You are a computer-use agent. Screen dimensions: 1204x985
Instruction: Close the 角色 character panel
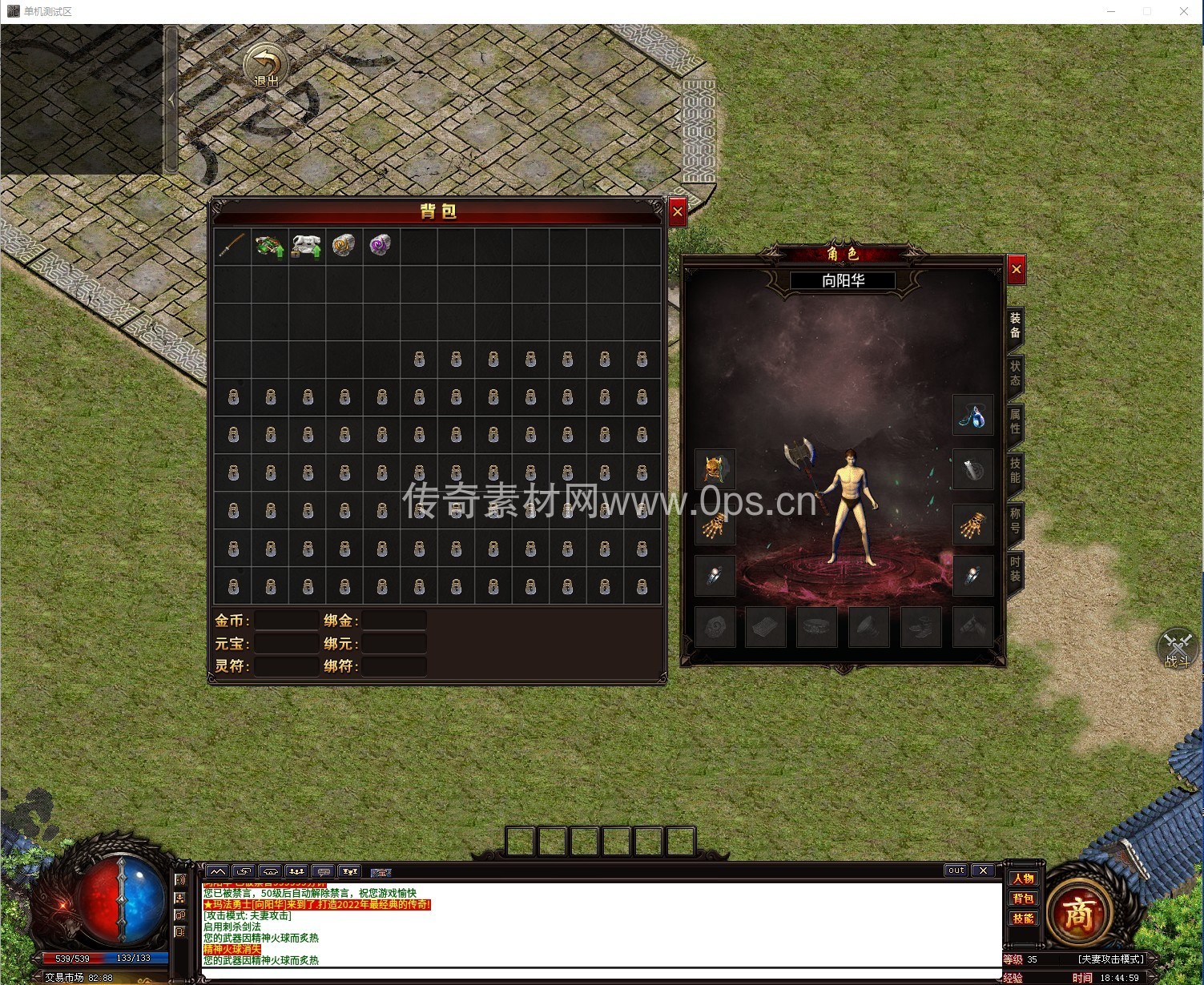(x=1016, y=270)
